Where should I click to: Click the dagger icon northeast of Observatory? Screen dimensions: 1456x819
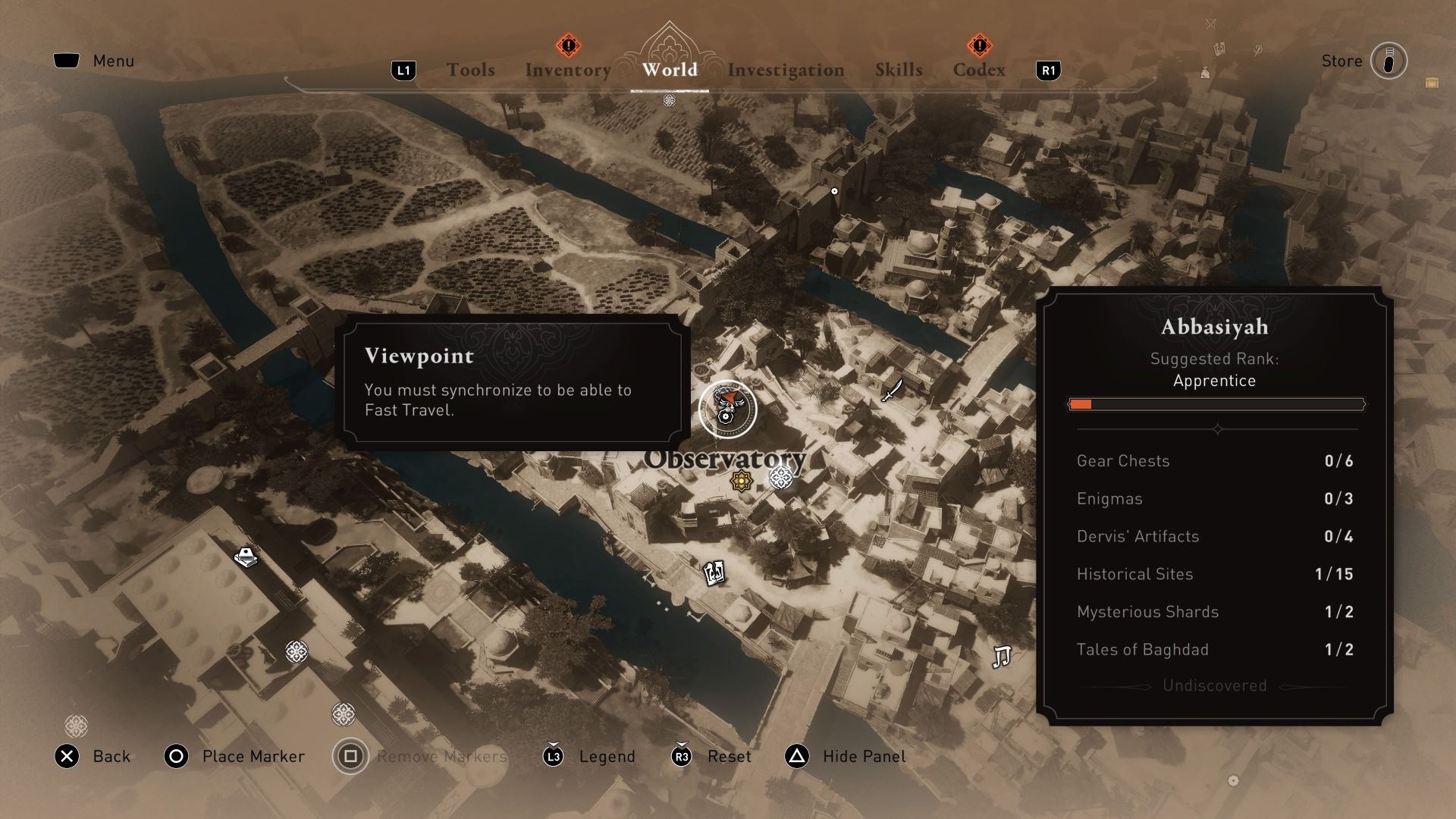click(x=892, y=391)
